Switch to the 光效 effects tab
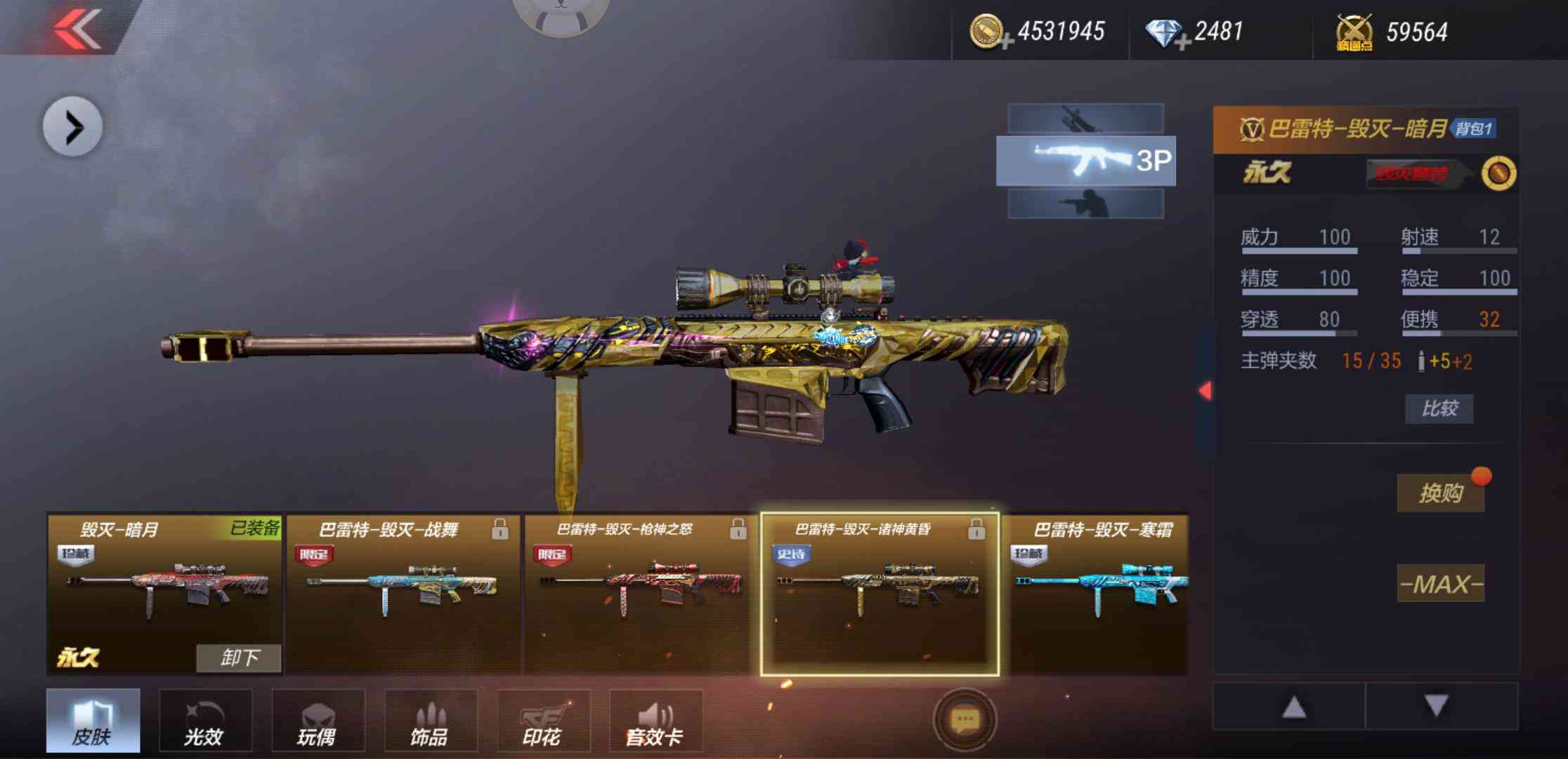This screenshot has height=759, width=1568. [204, 721]
